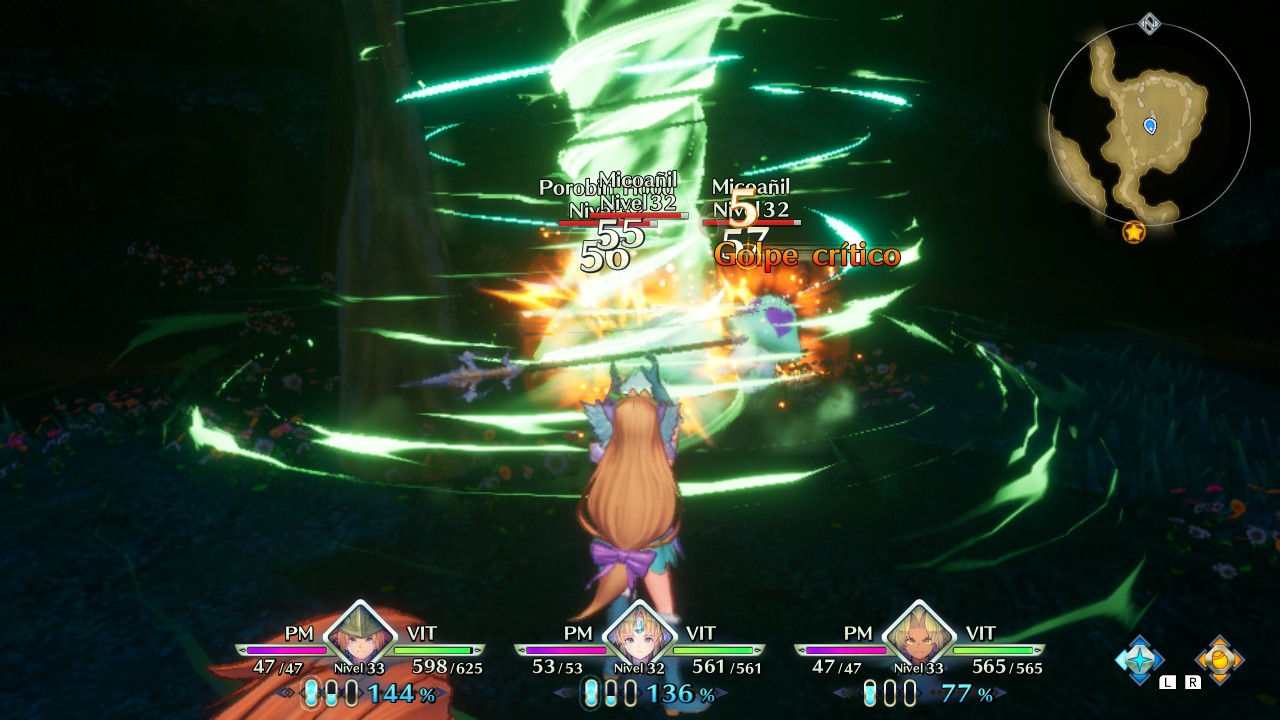
Task: Choose the blonde tiara character portrait
Action: [639, 634]
